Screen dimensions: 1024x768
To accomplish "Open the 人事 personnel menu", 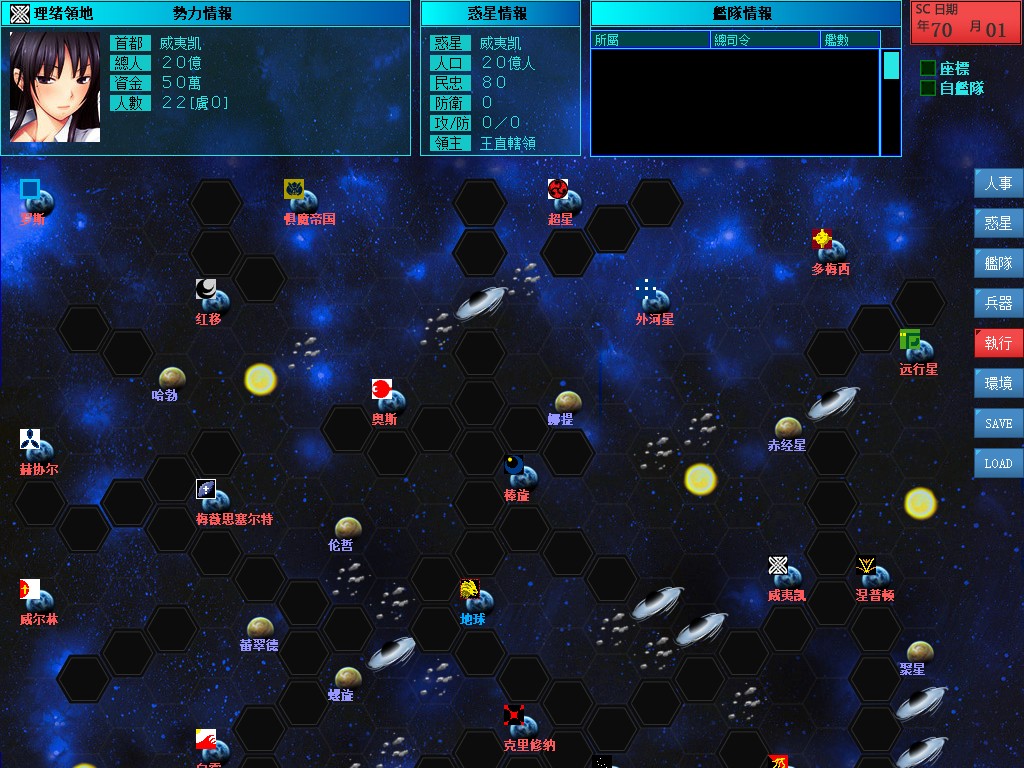I will 998,184.
